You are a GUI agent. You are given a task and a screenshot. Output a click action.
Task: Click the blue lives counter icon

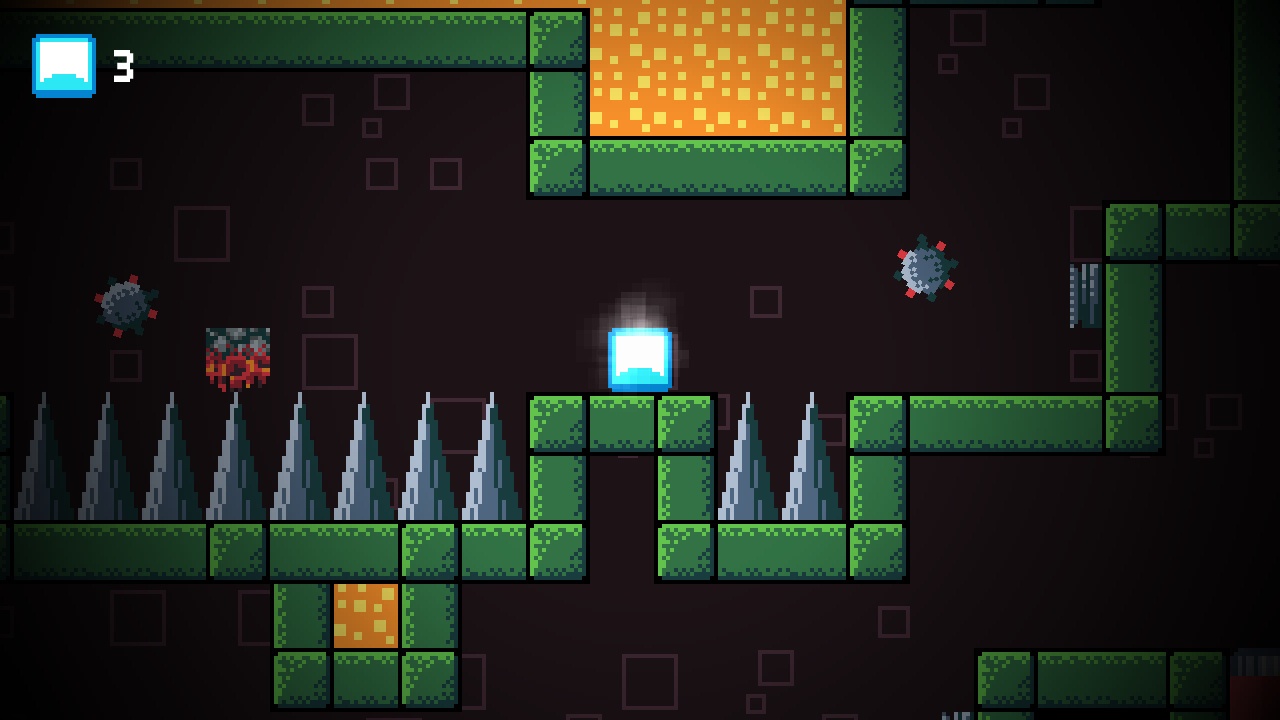64,67
